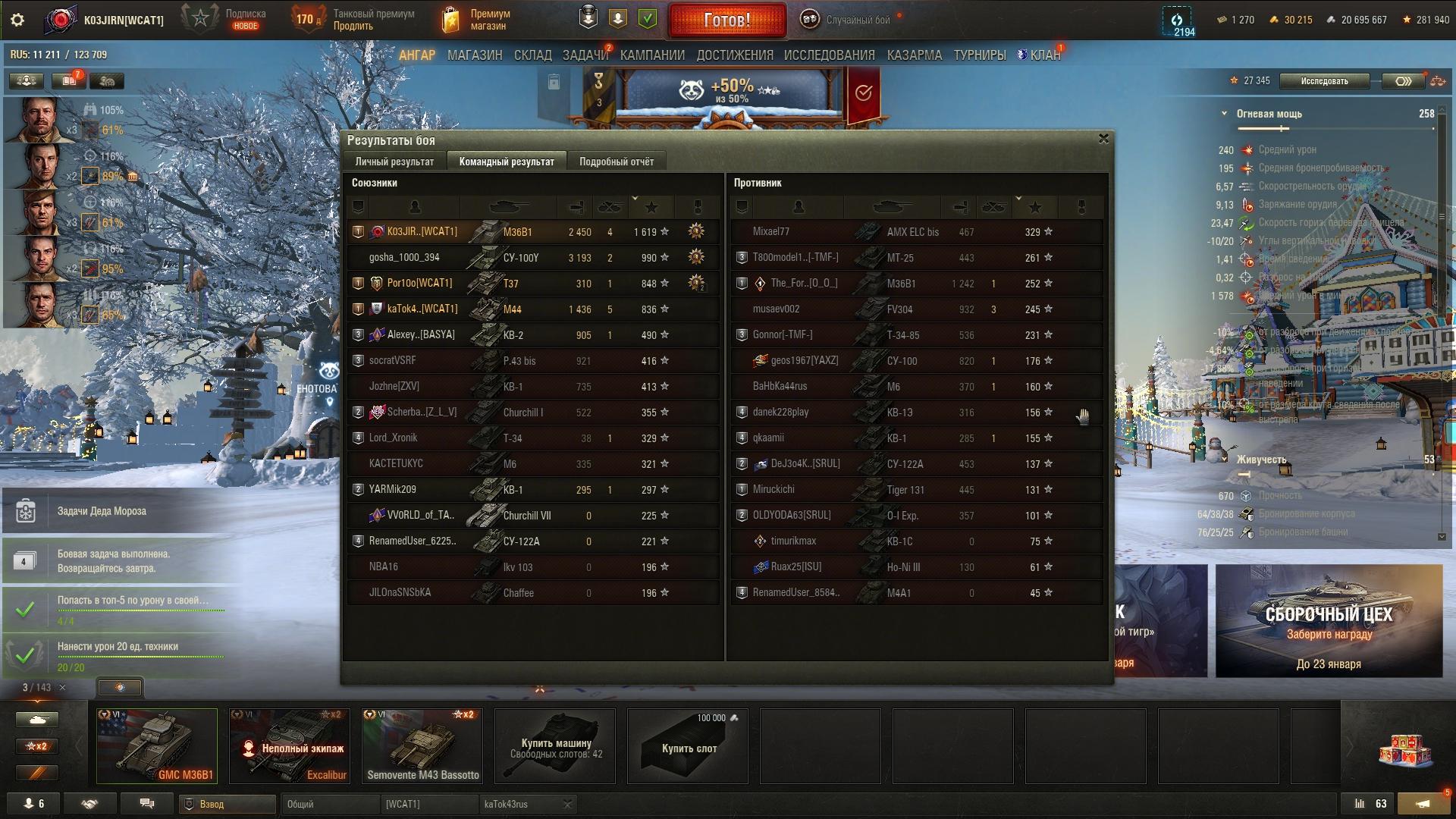Click the Исследовать button
Image resolution: width=1456 pixels, height=819 pixels.
pyautogui.click(x=1324, y=81)
